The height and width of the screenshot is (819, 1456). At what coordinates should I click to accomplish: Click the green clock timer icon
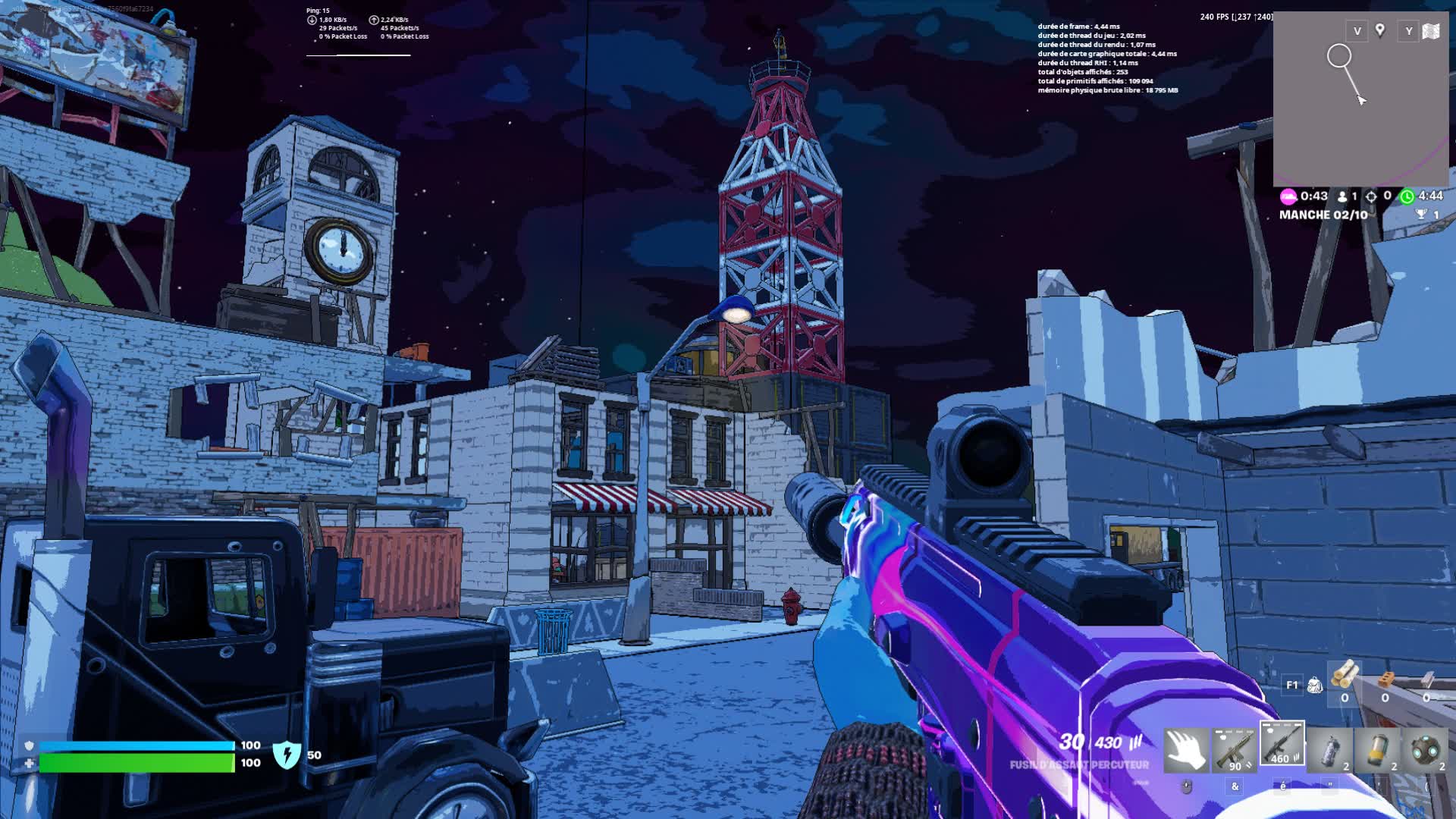coord(1407,196)
